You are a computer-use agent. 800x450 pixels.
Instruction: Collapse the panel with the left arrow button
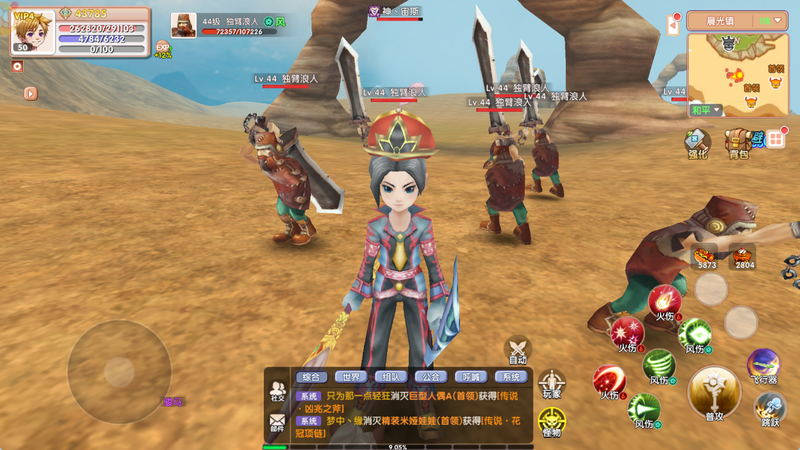31,93
